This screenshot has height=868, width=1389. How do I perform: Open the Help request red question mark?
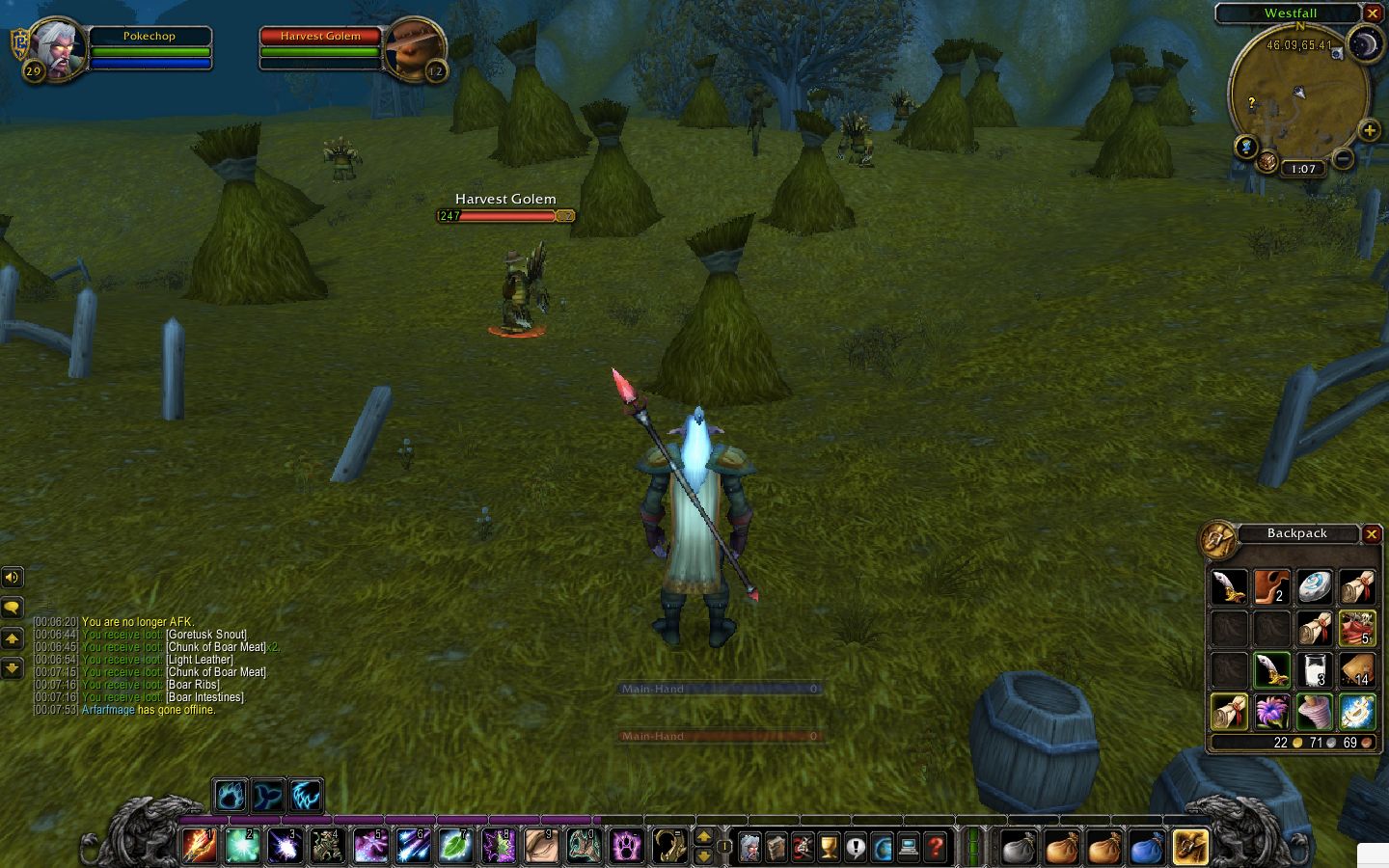click(934, 847)
